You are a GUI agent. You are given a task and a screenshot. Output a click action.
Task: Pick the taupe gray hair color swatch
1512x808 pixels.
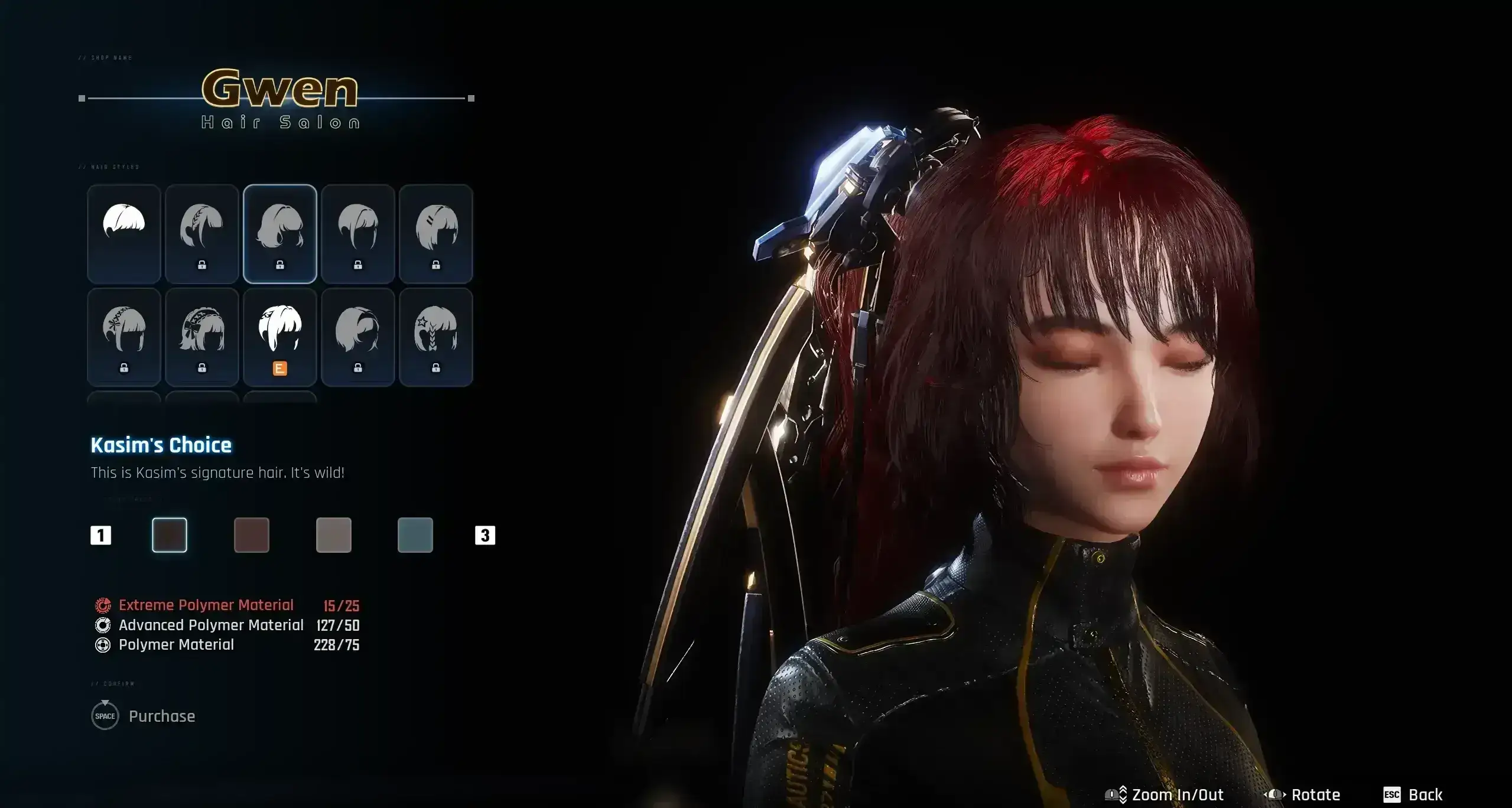(334, 535)
